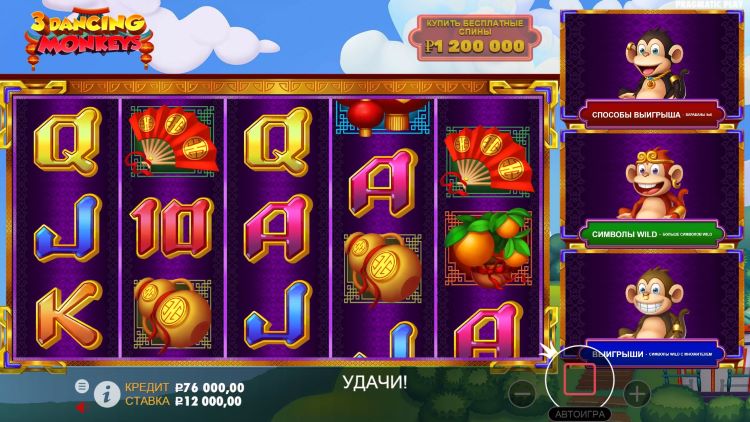Toggle the red sound speaker icon
750x422 pixels.
pyautogui.click(x=82, y=406)
